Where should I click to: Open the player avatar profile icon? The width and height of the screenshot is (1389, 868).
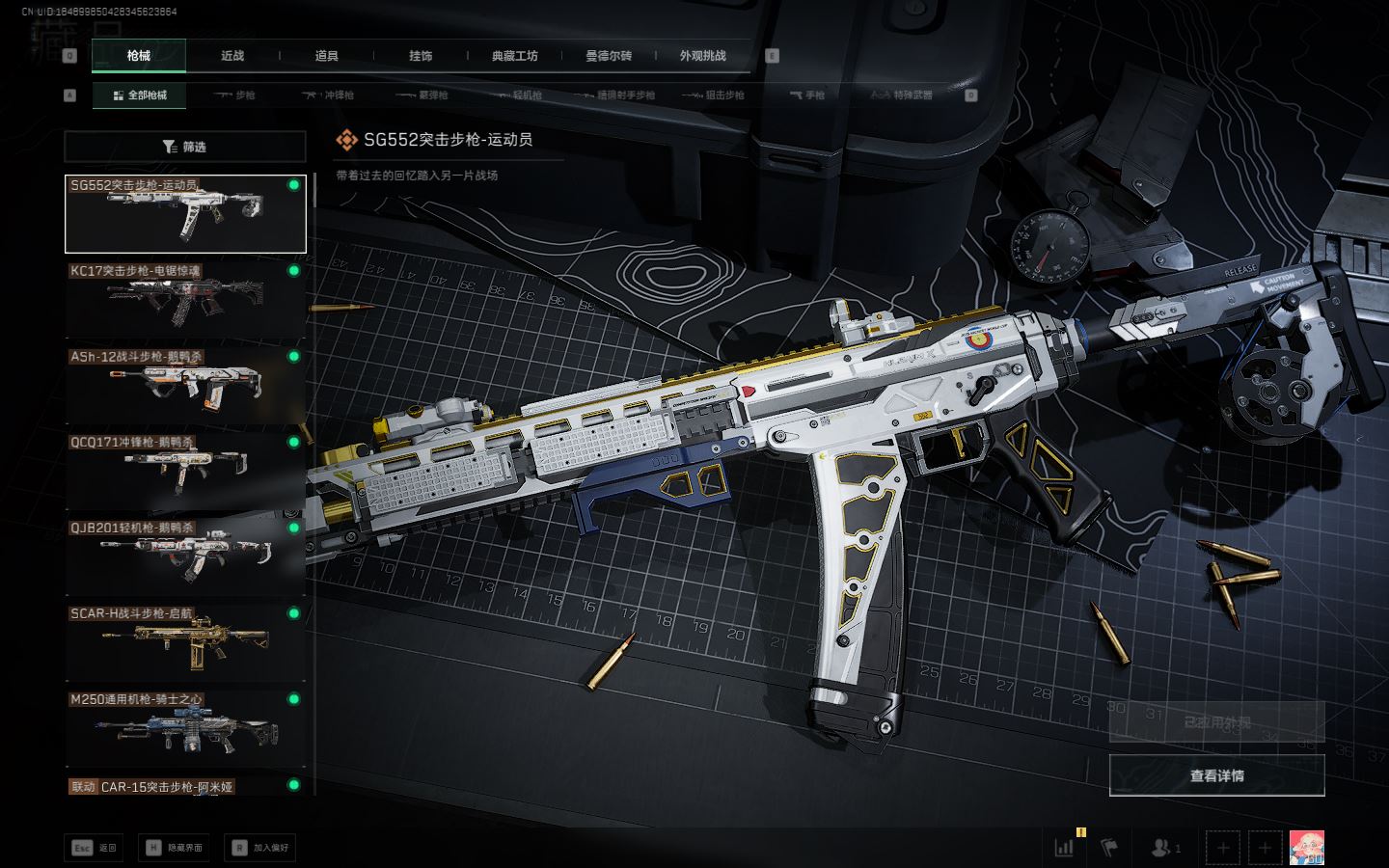[1306, 848]
